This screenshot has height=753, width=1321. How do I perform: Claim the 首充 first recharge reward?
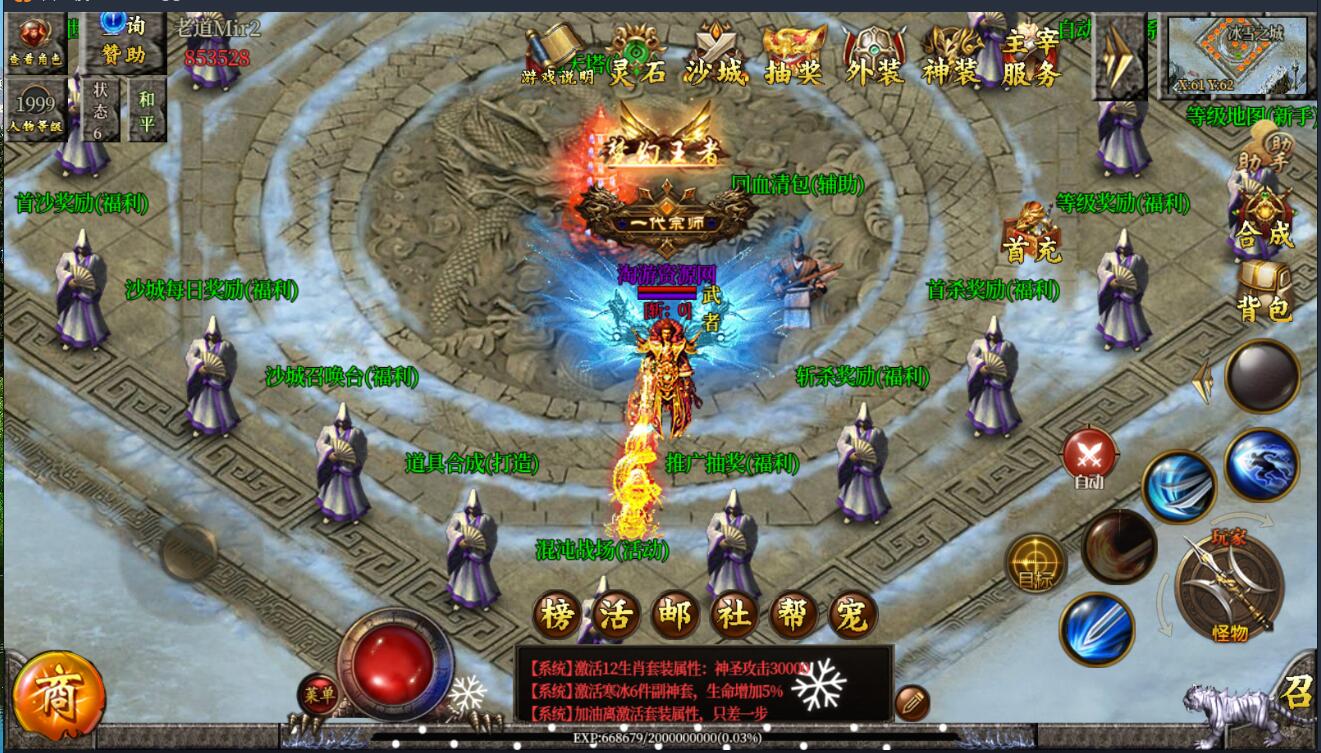point(1031,234)
